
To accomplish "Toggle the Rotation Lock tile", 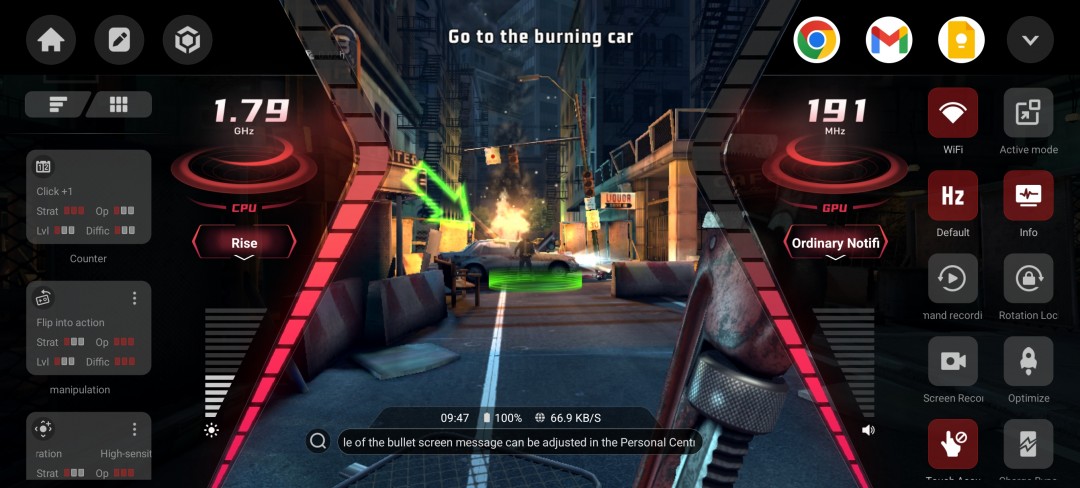I will (1028, 279).
